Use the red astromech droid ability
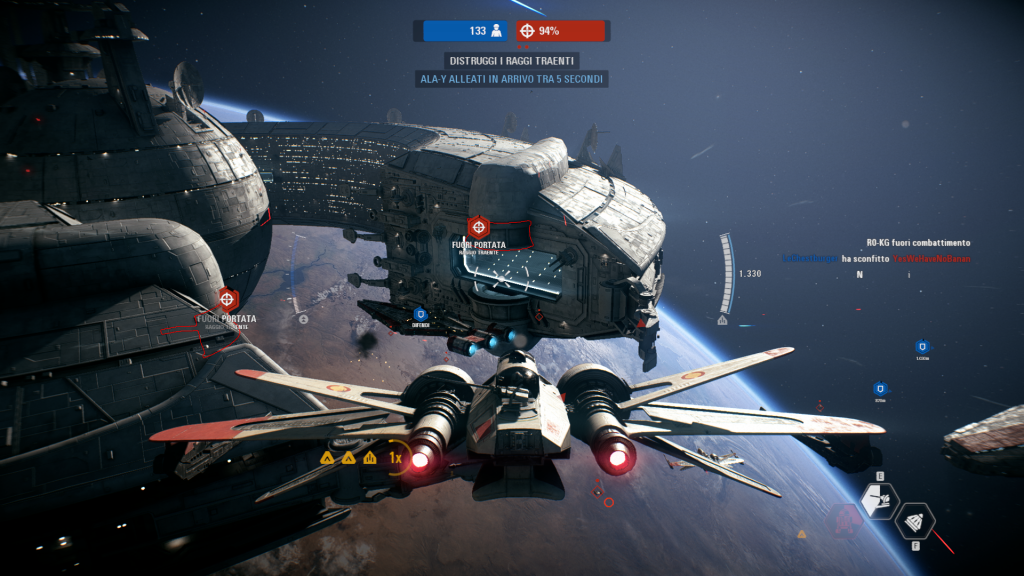 pos(846,519)
